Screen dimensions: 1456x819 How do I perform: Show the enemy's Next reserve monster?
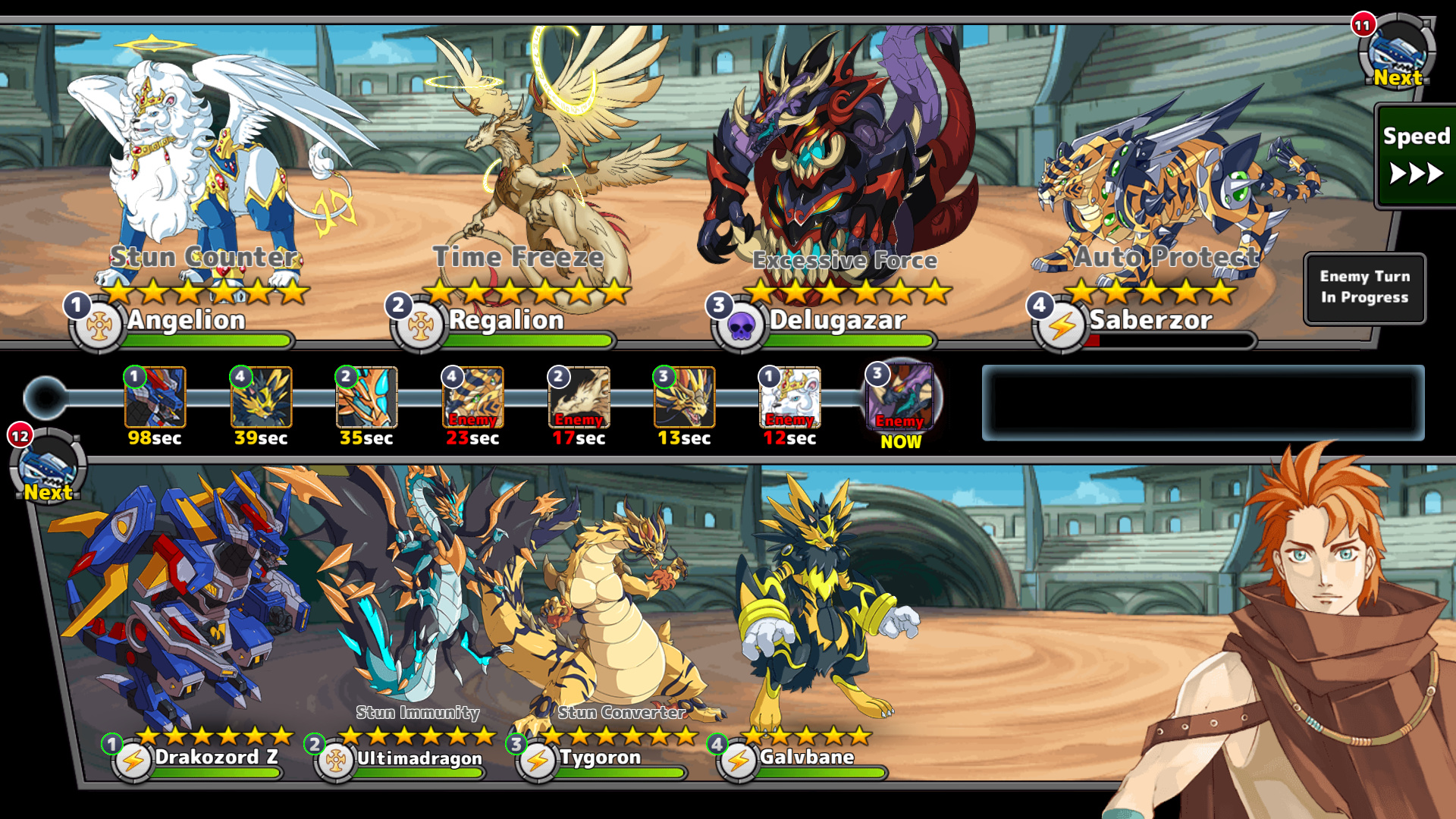coord(1397,53)
